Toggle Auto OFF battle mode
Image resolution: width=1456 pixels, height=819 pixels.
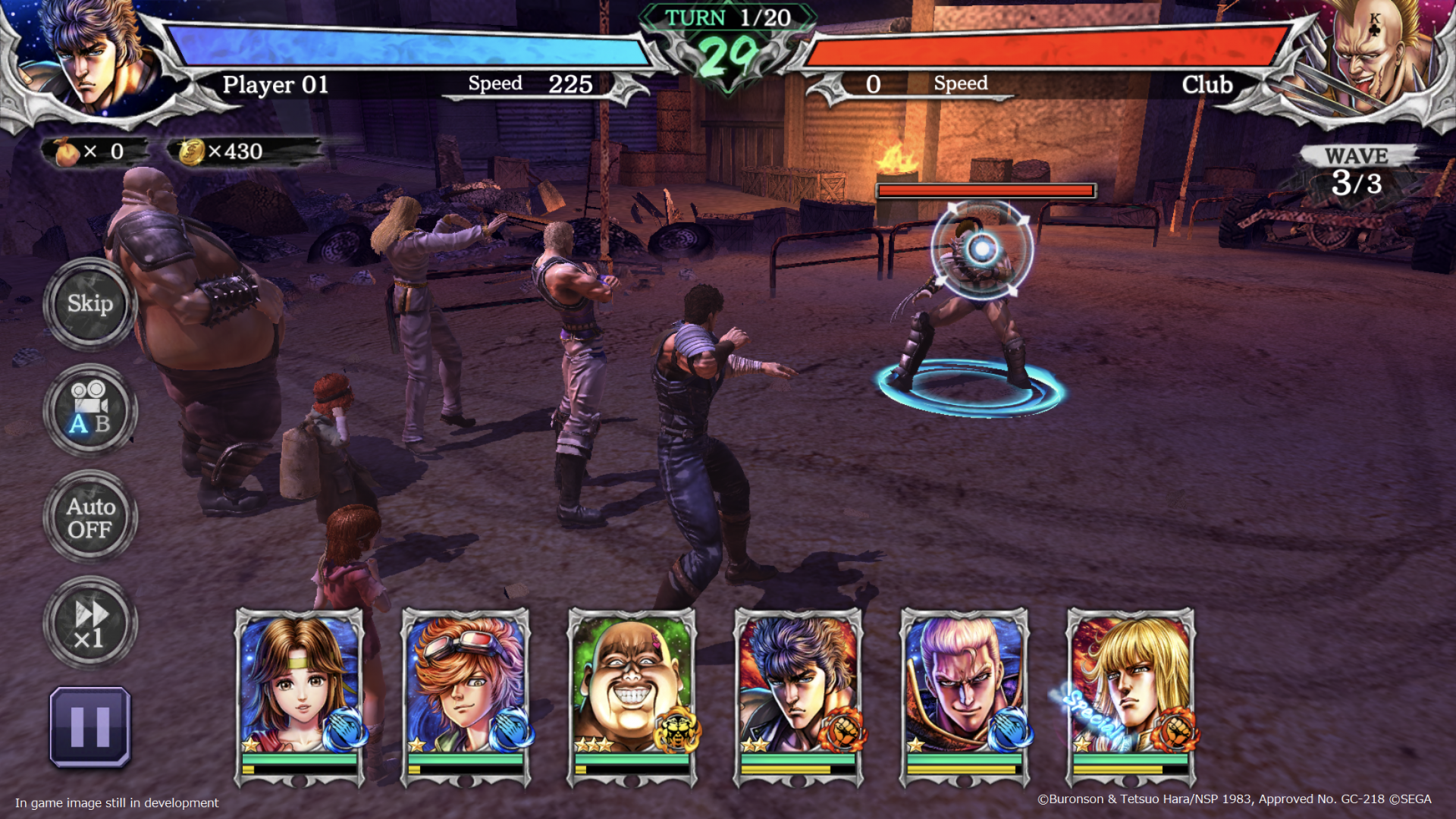pyautogui.click(x=90, y=517)
